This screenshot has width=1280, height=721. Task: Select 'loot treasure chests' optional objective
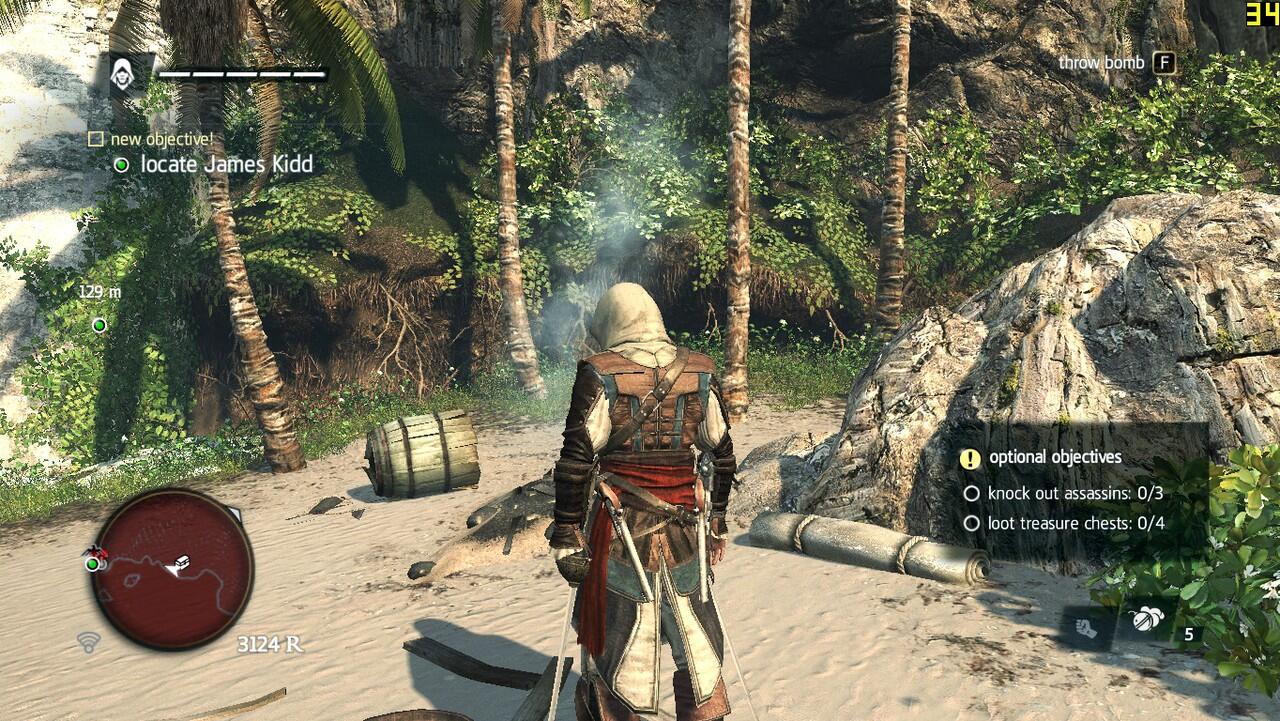[1076, 523]
